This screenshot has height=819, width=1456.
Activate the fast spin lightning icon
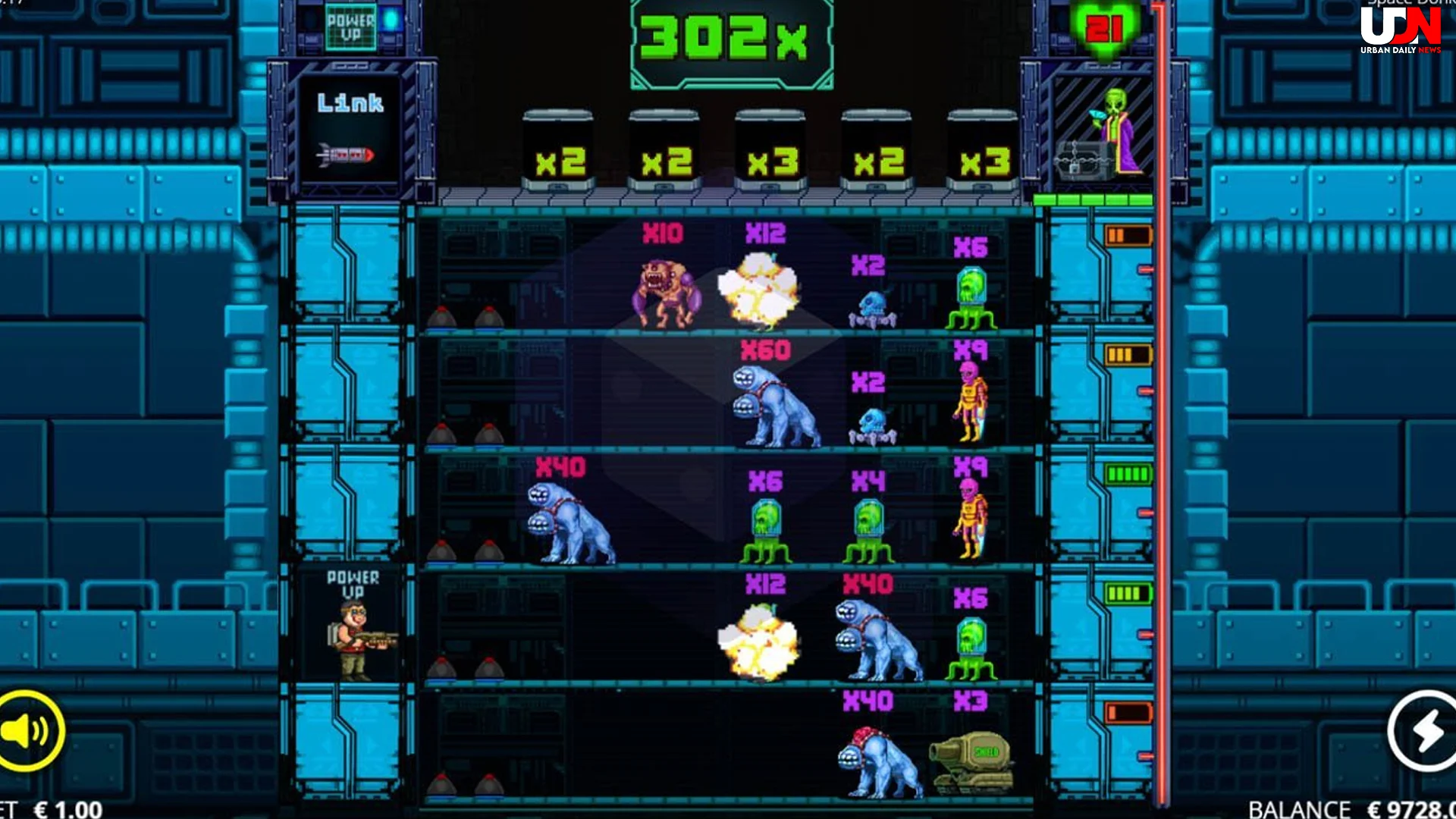point(1422,731)
